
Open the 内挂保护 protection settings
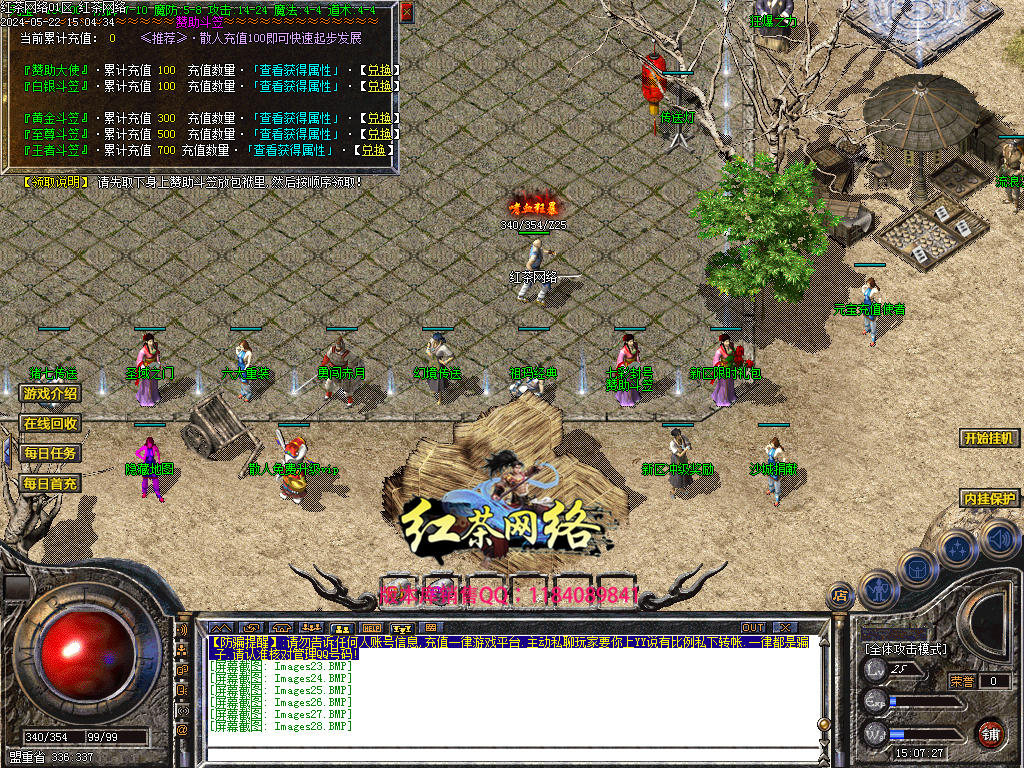989,498
